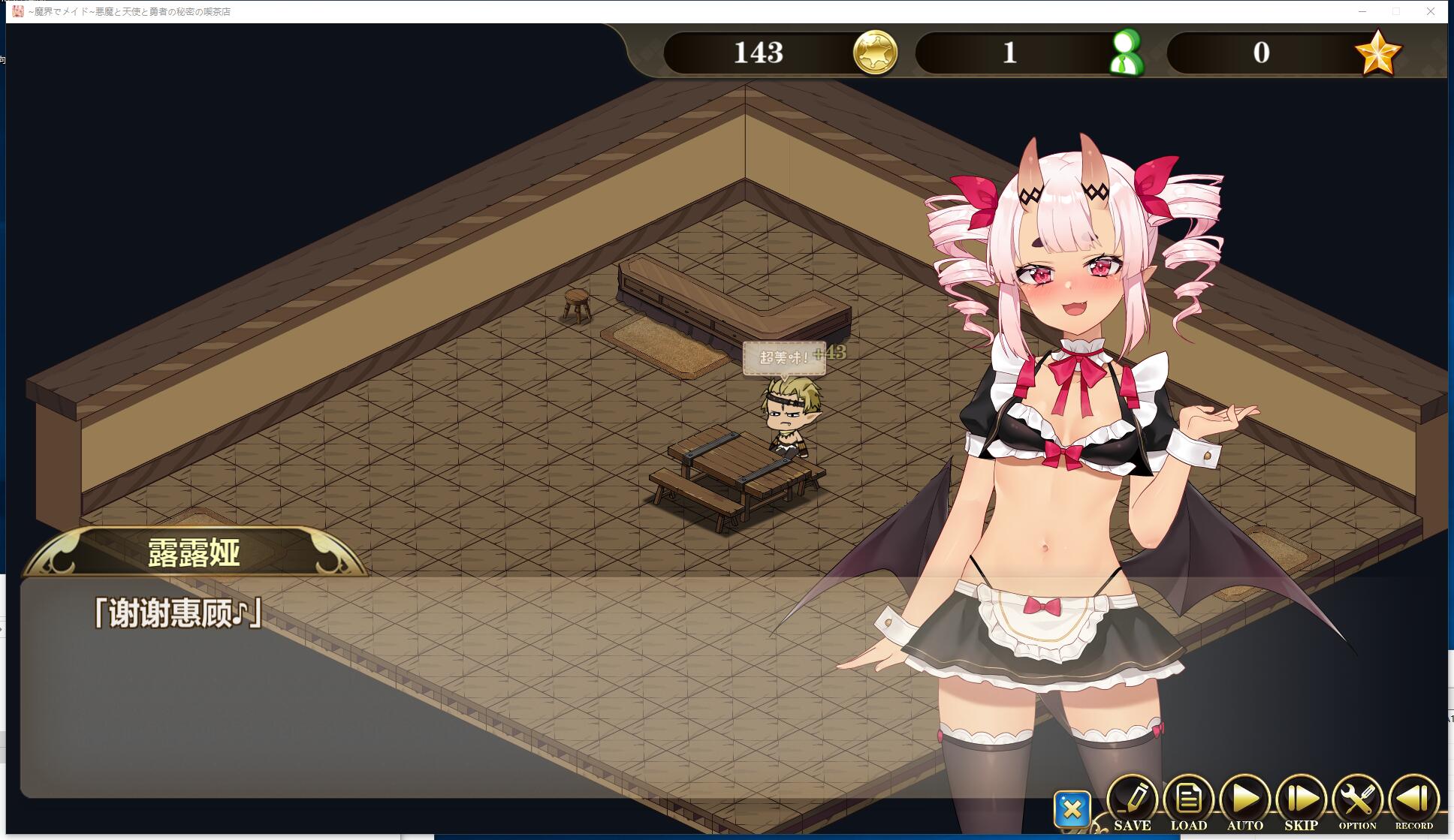The image size is (1454, 840).
Task: Enable AUTO dialogue playback mode
Action: coord(1245,797)
